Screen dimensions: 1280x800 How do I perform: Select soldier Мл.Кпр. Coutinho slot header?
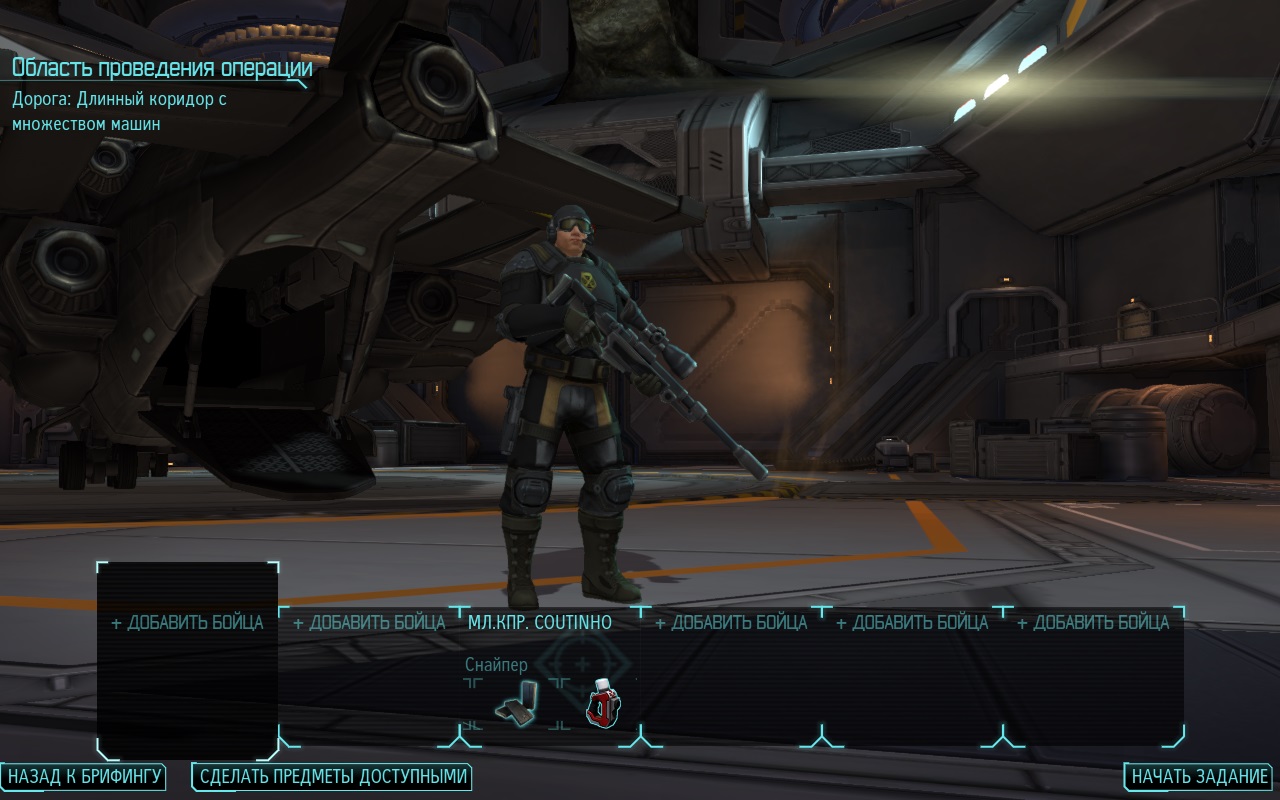(x=540, y=622)
